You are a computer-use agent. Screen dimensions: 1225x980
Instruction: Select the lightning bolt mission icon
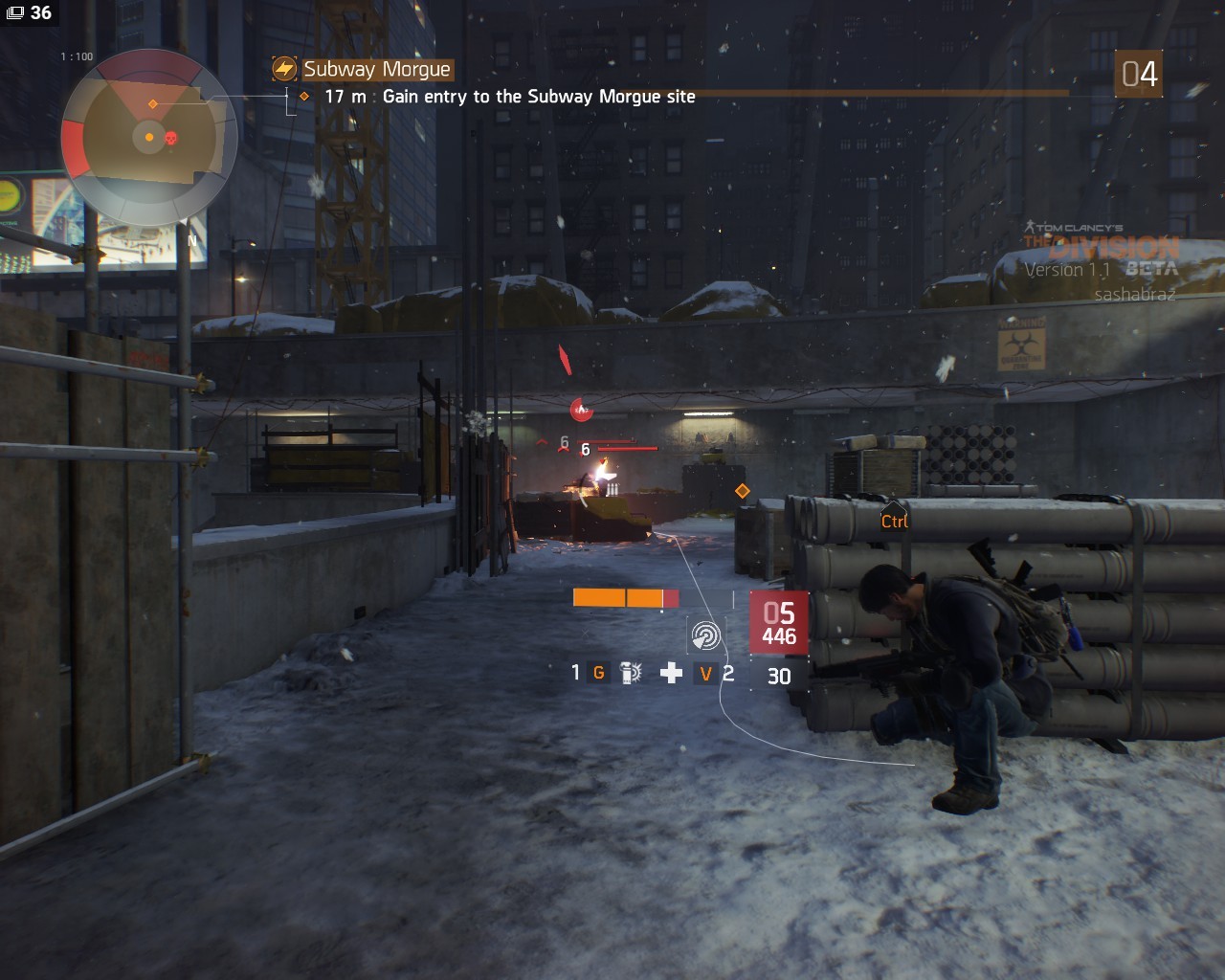tap(284, 69)
